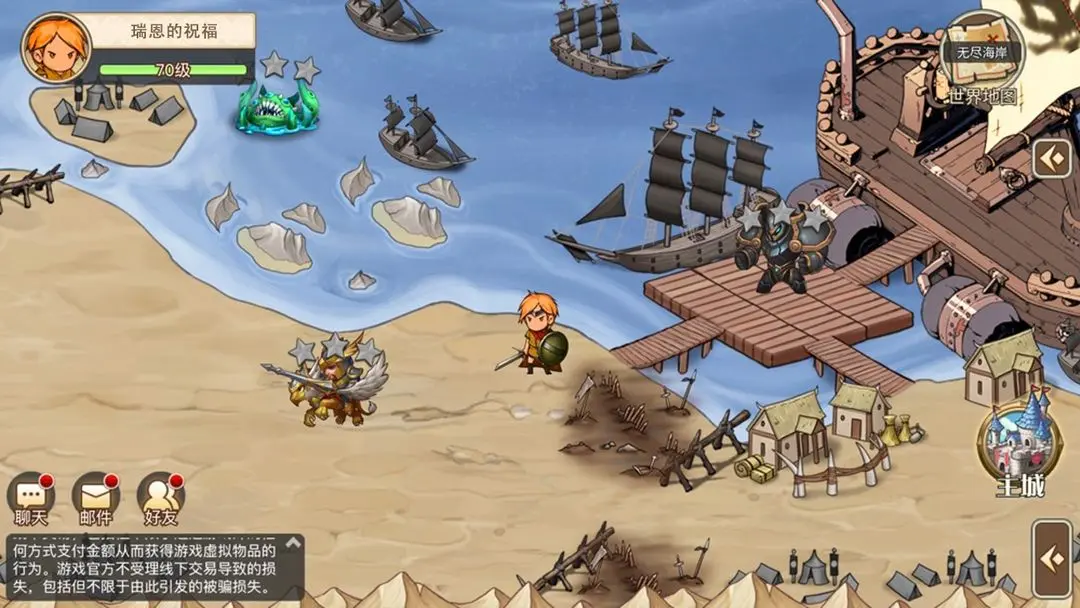Expand the chat box with the caret

tap(293, 544)
